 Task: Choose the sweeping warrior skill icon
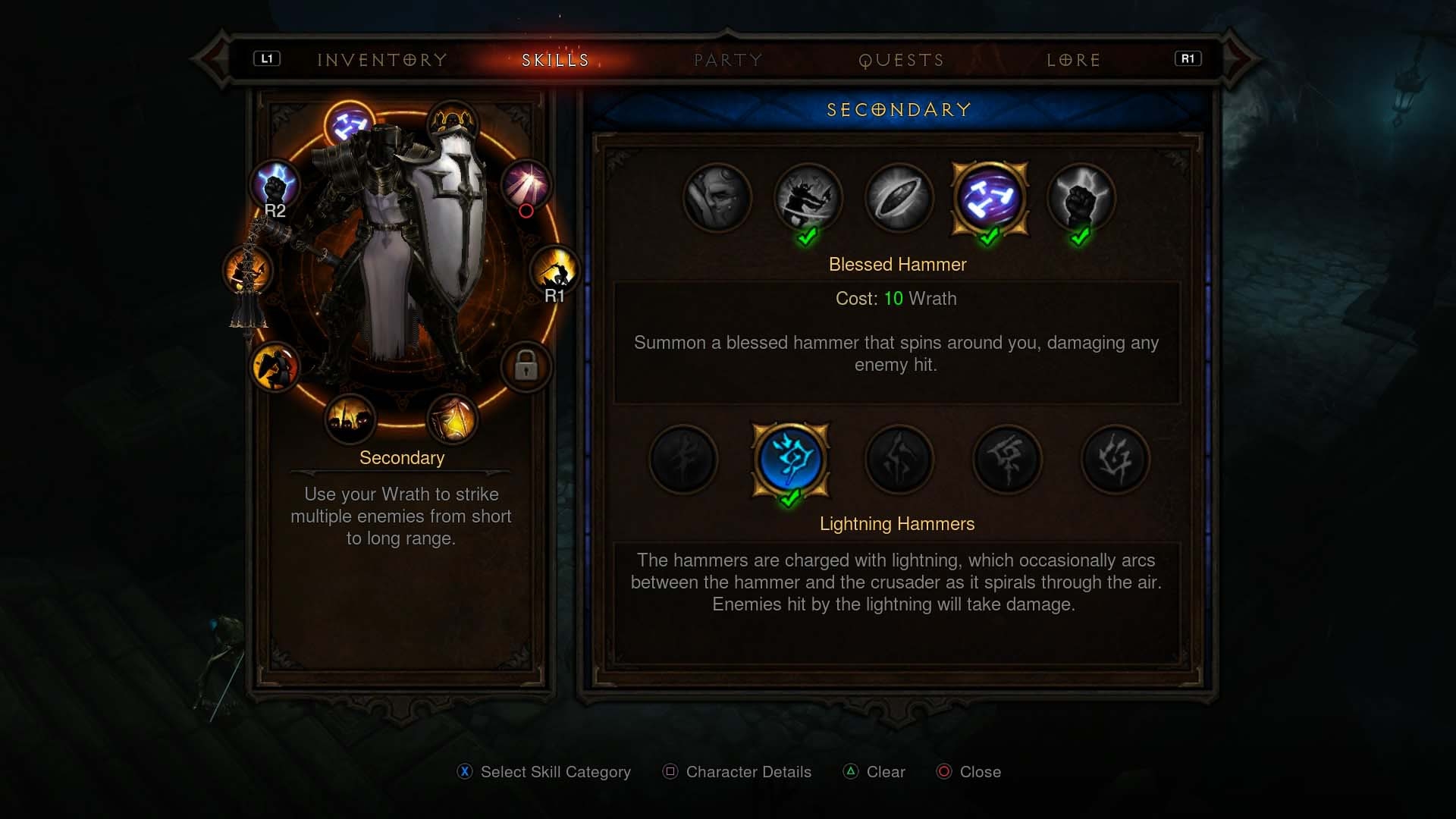808,198
